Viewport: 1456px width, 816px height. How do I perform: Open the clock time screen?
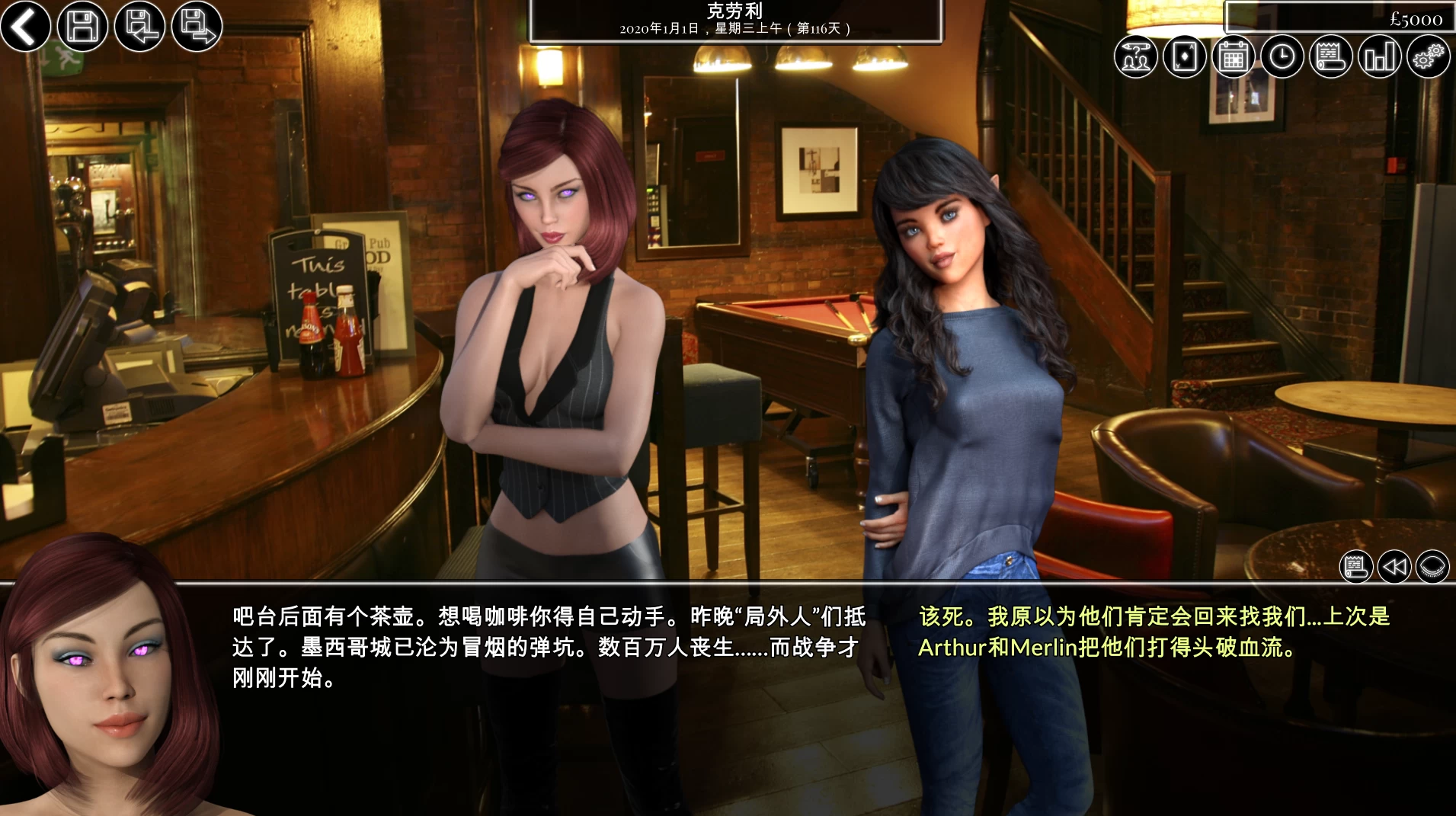click(x=1282, y=56)
